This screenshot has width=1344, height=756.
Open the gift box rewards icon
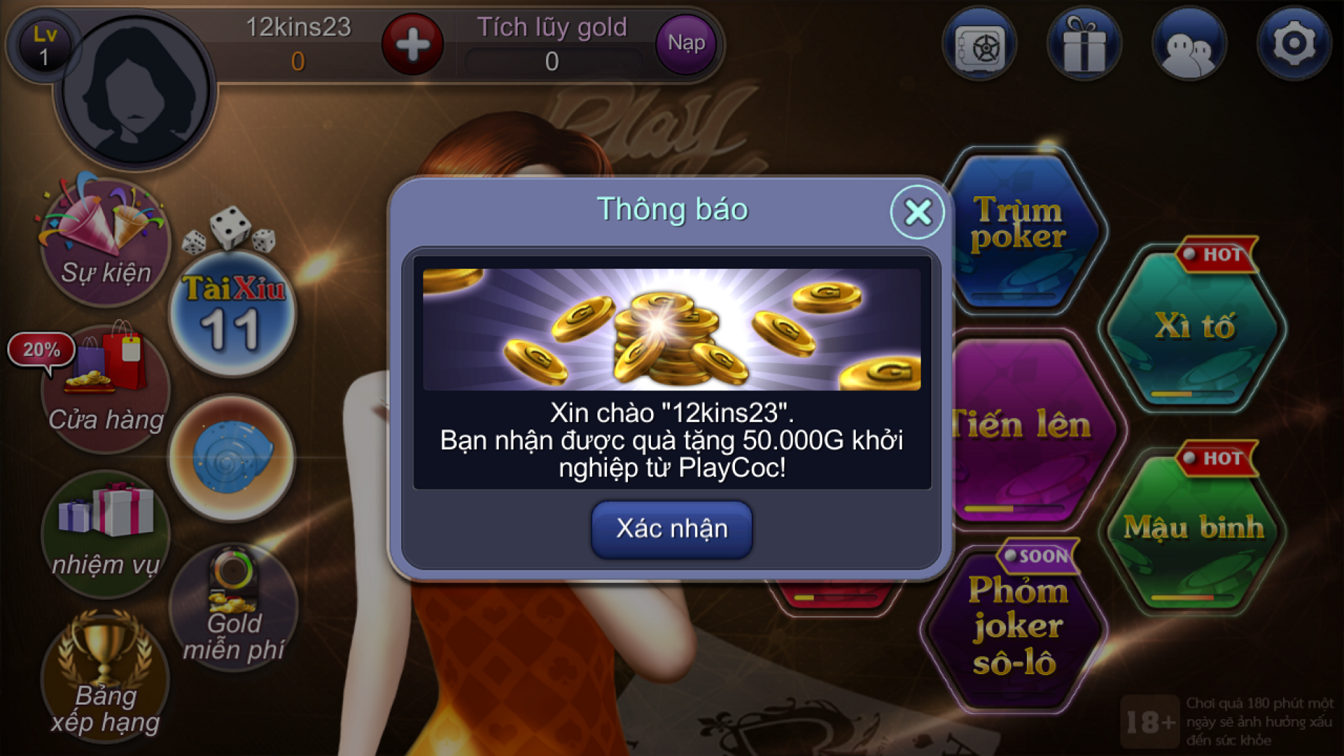tap(1084, 42)
